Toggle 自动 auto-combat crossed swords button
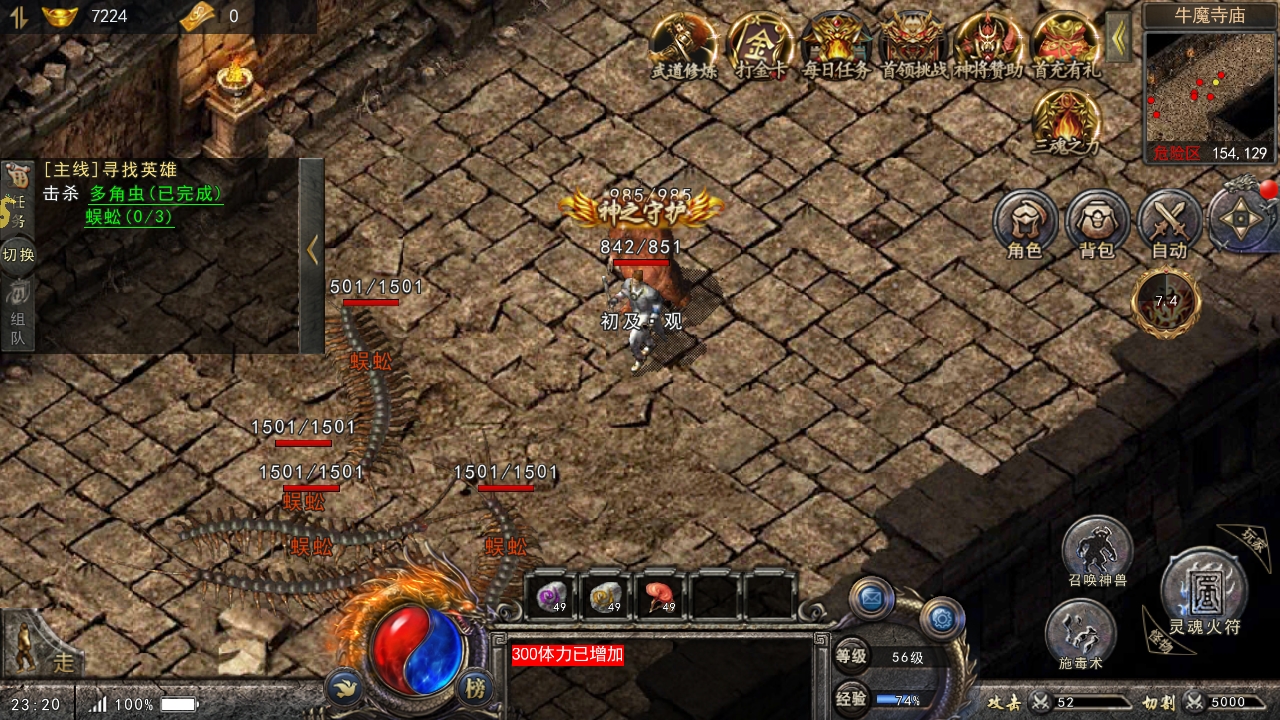This screenshot has height=720, width=1280. coord(1169,222)
